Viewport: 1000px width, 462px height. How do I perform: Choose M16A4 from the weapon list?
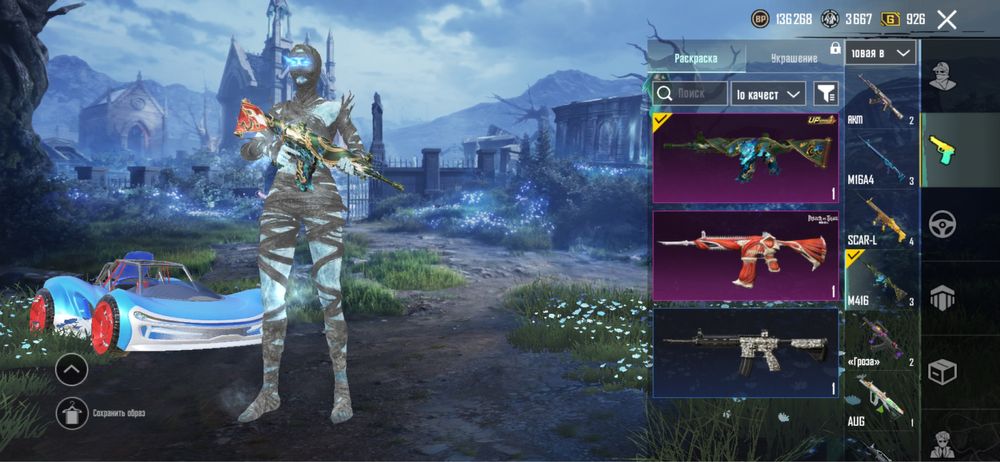[882, 160]
